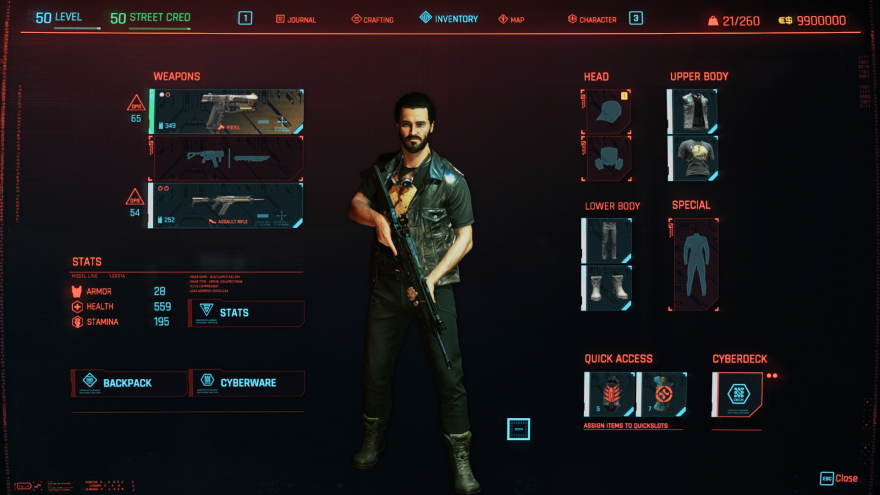Viewport: 880px width, 495px height.
Task: Select the empty face mask slot
Action: coord(606,158)
